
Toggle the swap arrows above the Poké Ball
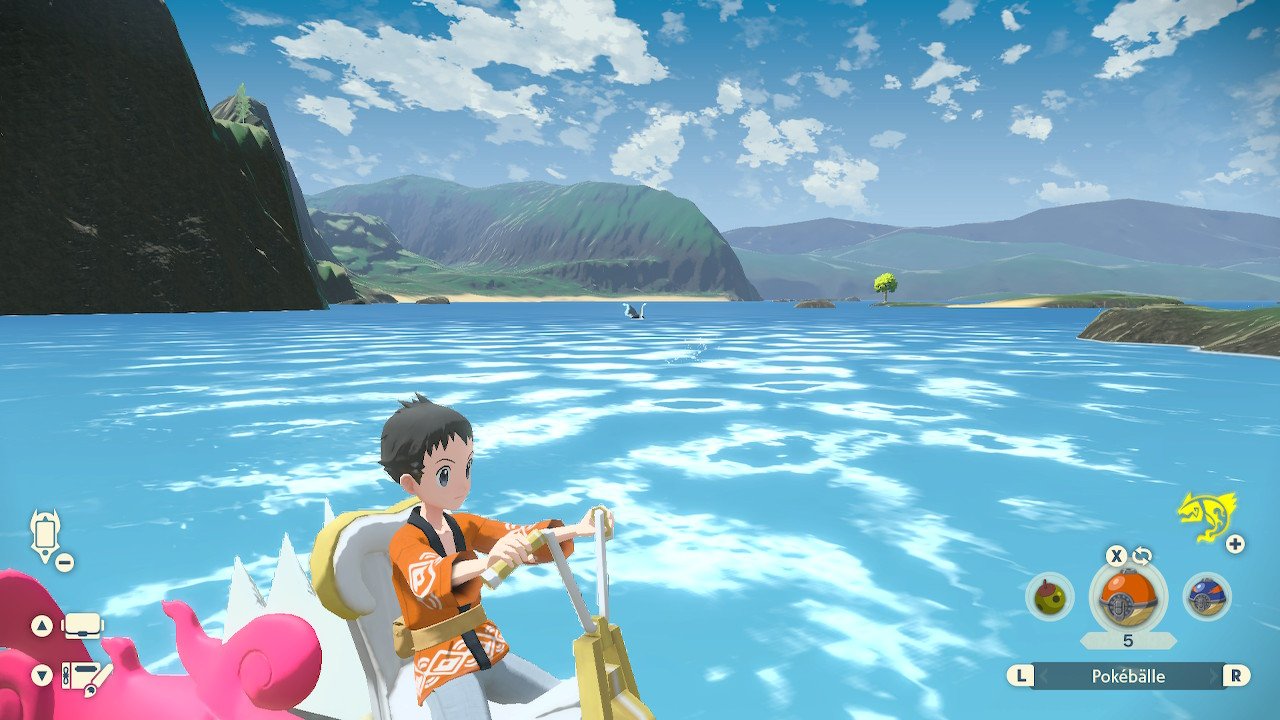(1142, 556)
